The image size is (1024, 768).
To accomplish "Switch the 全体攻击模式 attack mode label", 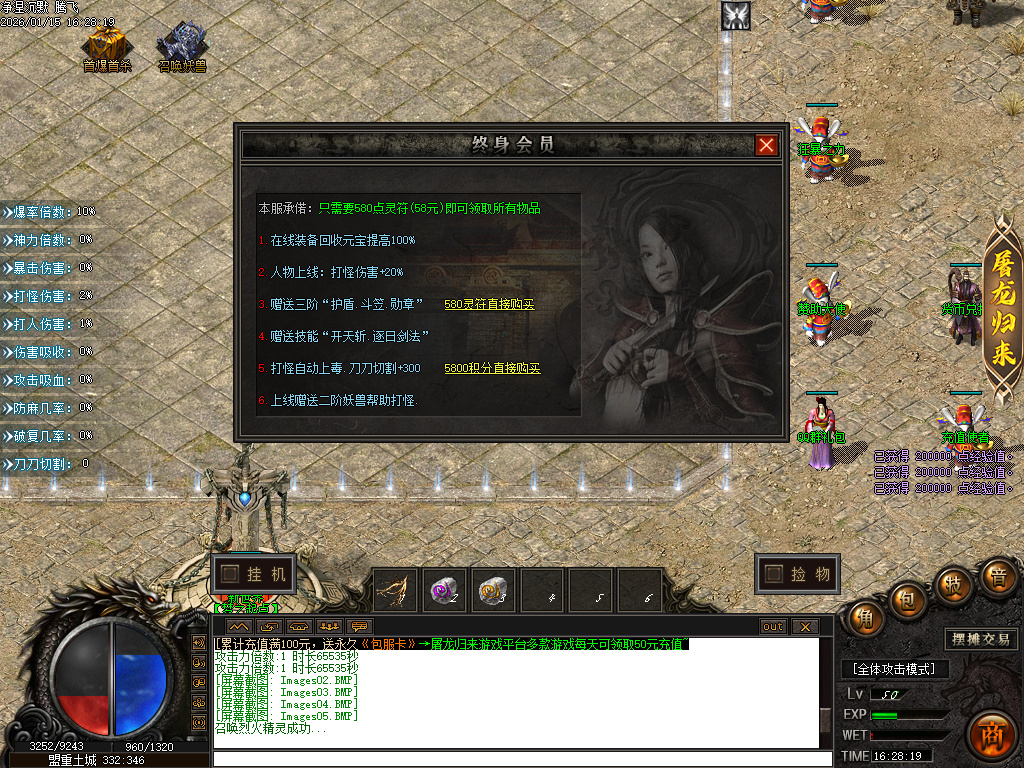I will [894, 668].
